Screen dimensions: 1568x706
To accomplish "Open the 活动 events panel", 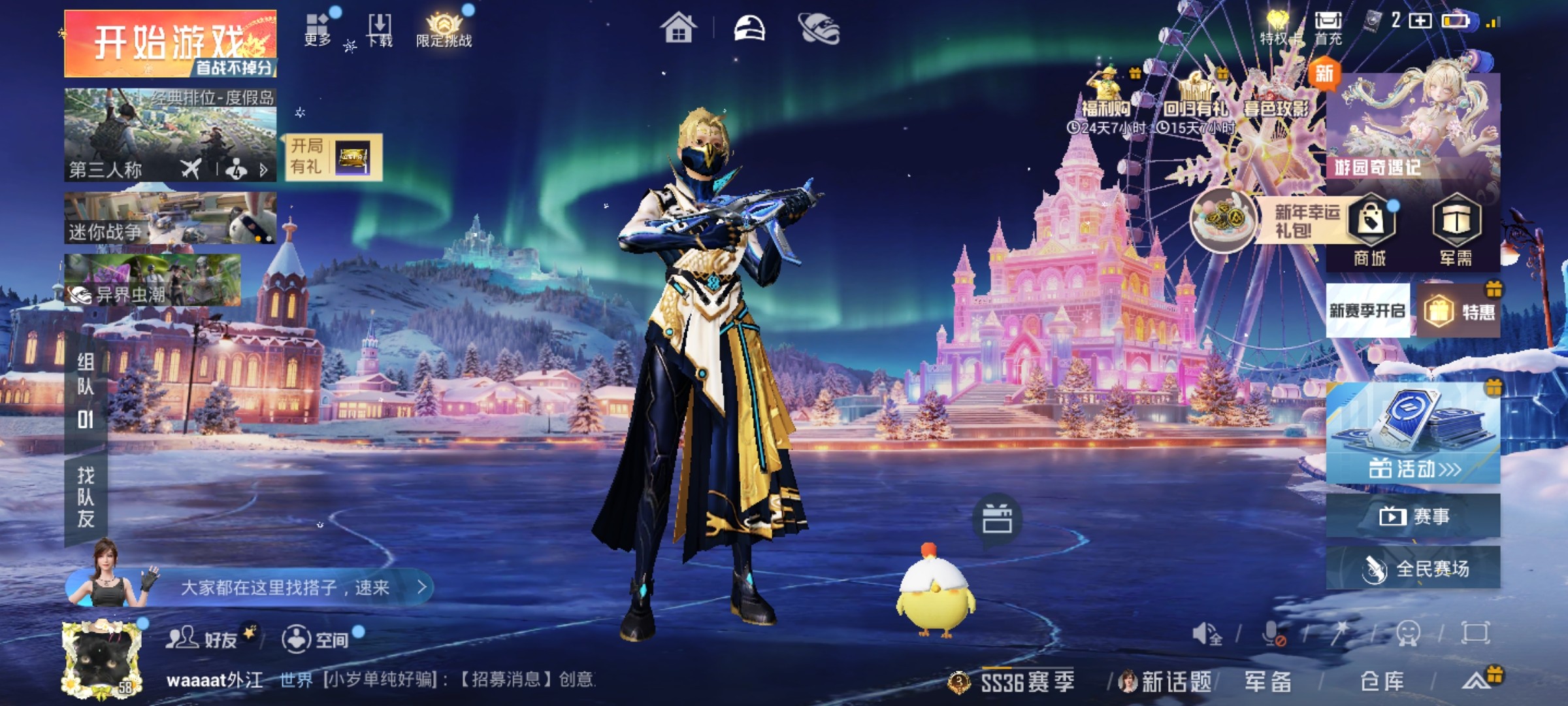I will [x=1413, y=434].
